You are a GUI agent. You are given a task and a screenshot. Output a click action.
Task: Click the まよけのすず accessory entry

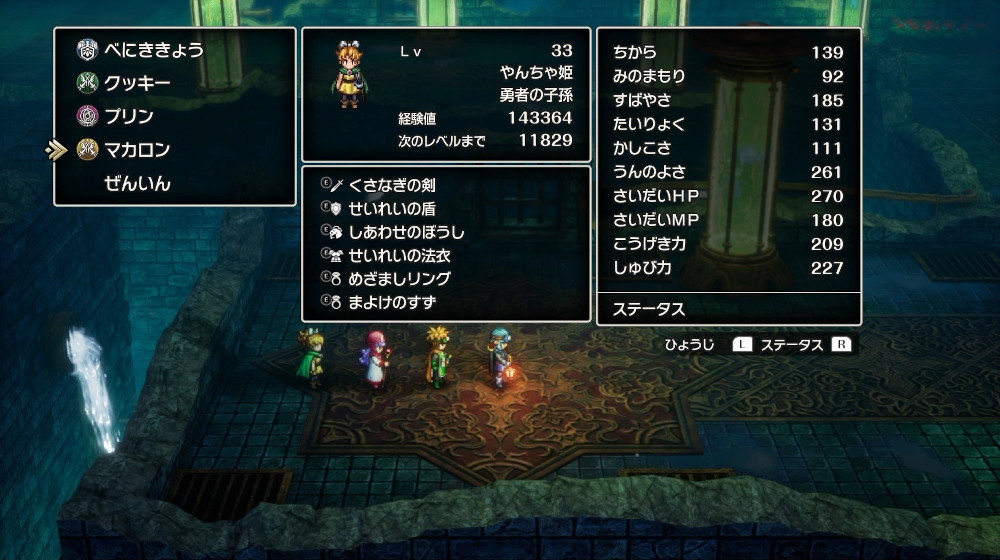(x=392, y=301)
